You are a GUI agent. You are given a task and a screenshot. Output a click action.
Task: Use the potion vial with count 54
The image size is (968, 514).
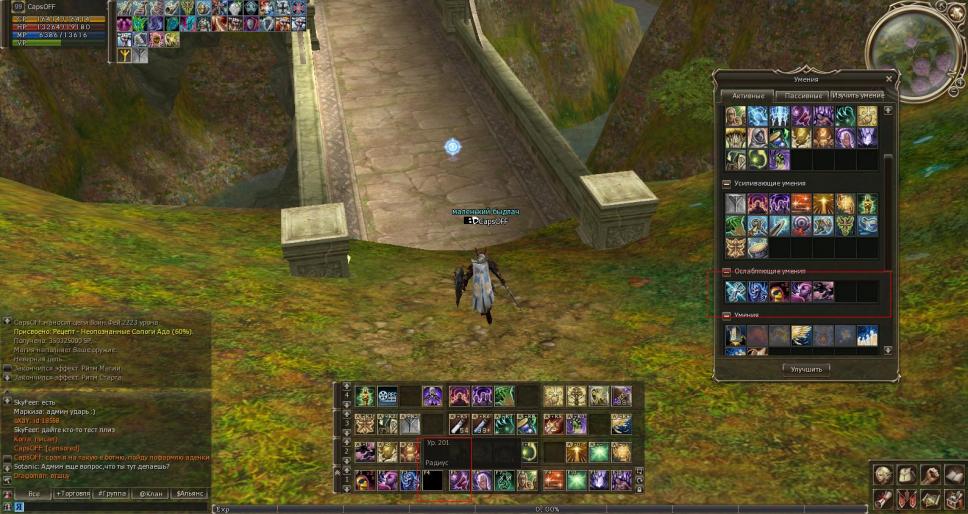[458, 424]
